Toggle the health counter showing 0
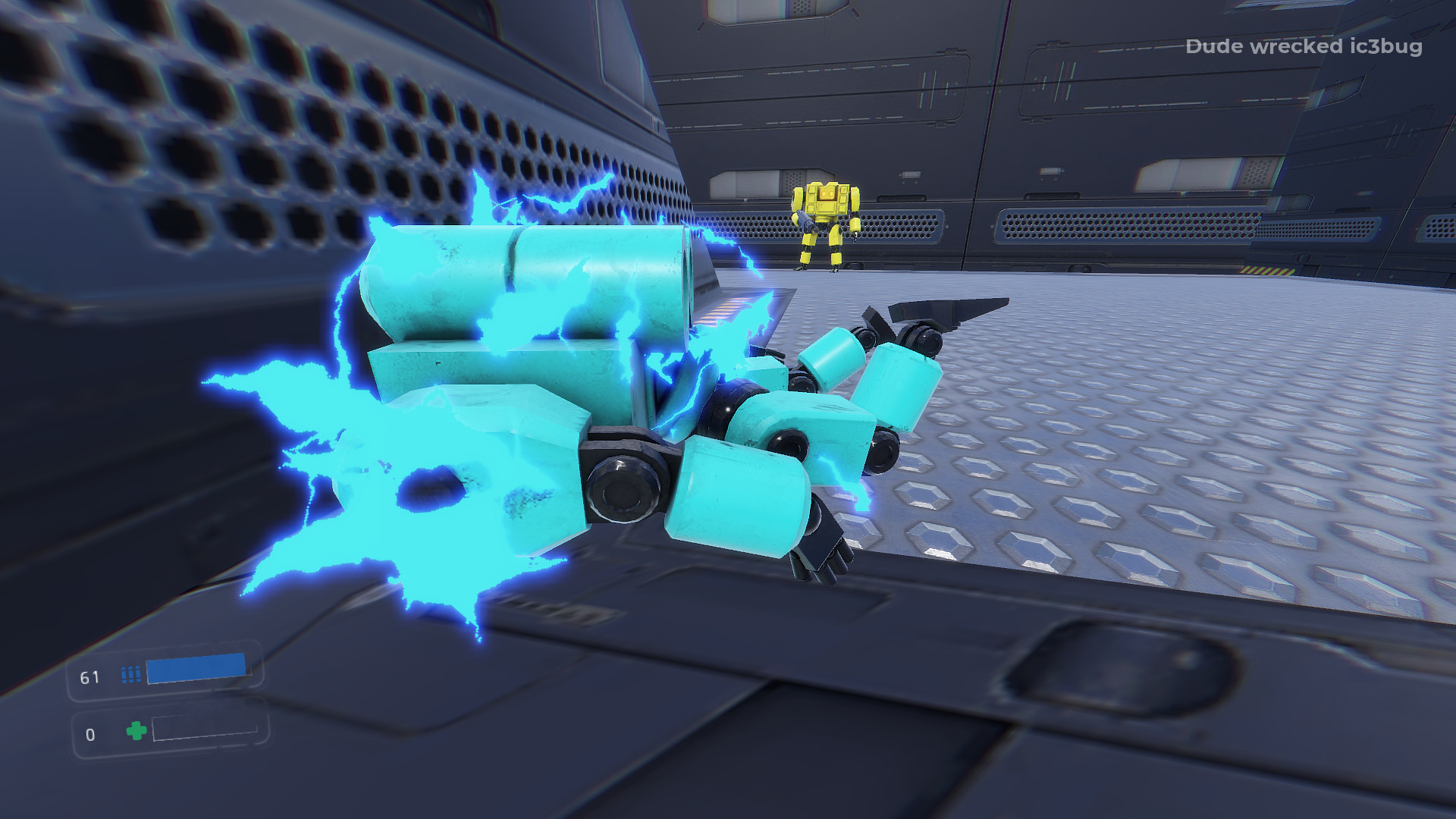The height and width of the screenshot is (819, 1456). [91, 733]
